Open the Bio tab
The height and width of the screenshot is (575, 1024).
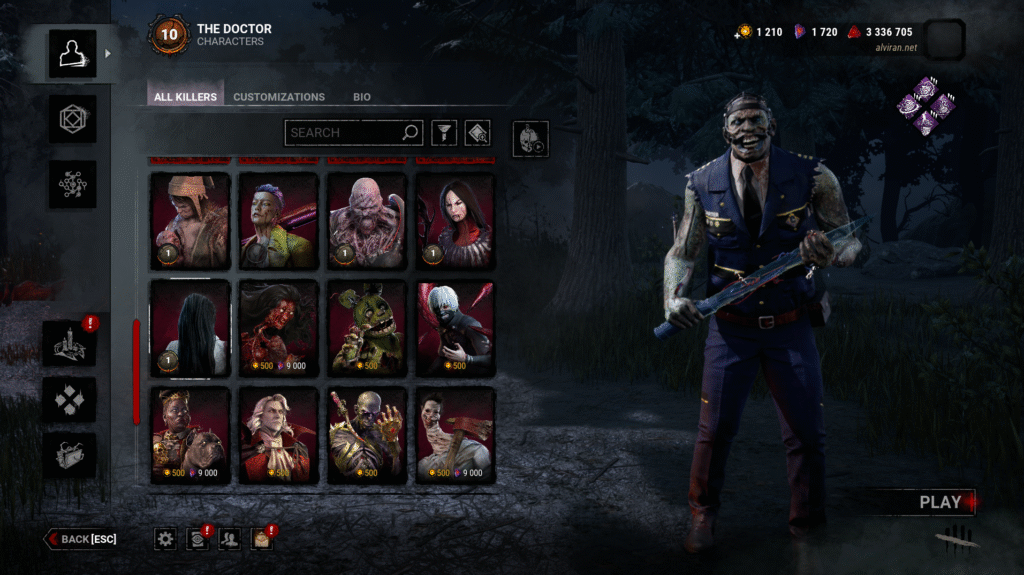[x=362, y=97]
